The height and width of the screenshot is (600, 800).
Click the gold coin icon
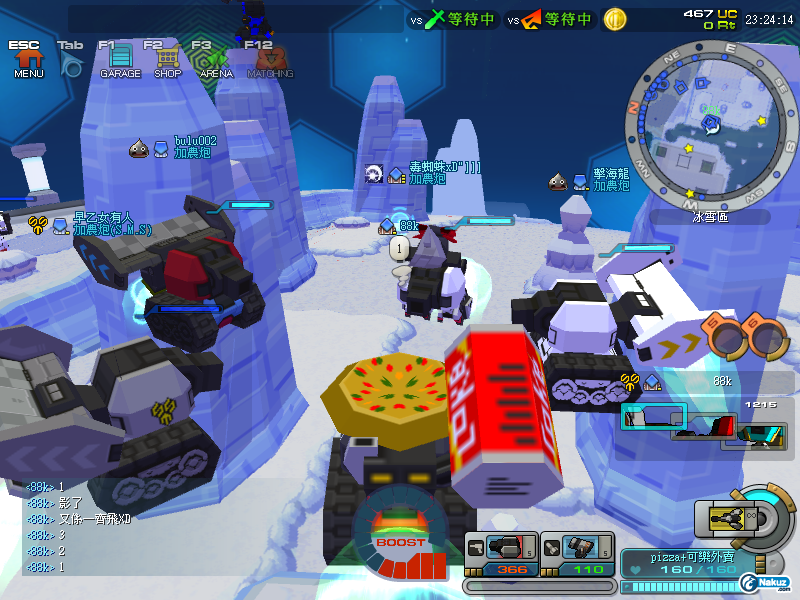pyautogui.click(x=615, y=19)
